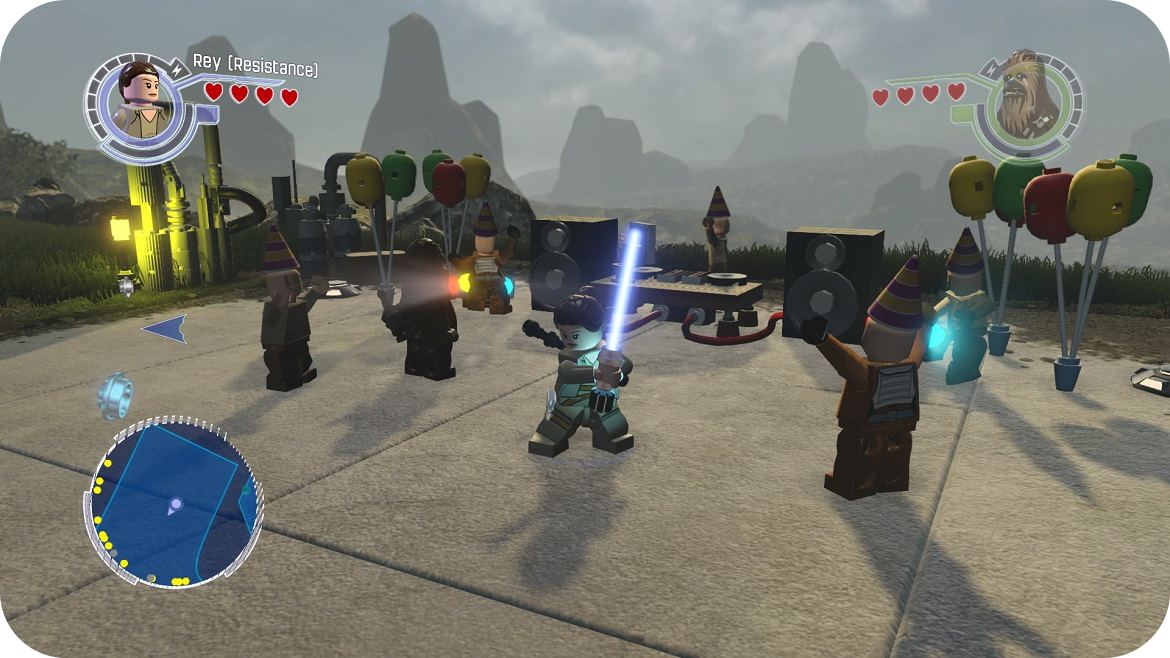Viewport: 1170px width, 658px height.
Task: Select Rey's character portrait
Action: 141,100
